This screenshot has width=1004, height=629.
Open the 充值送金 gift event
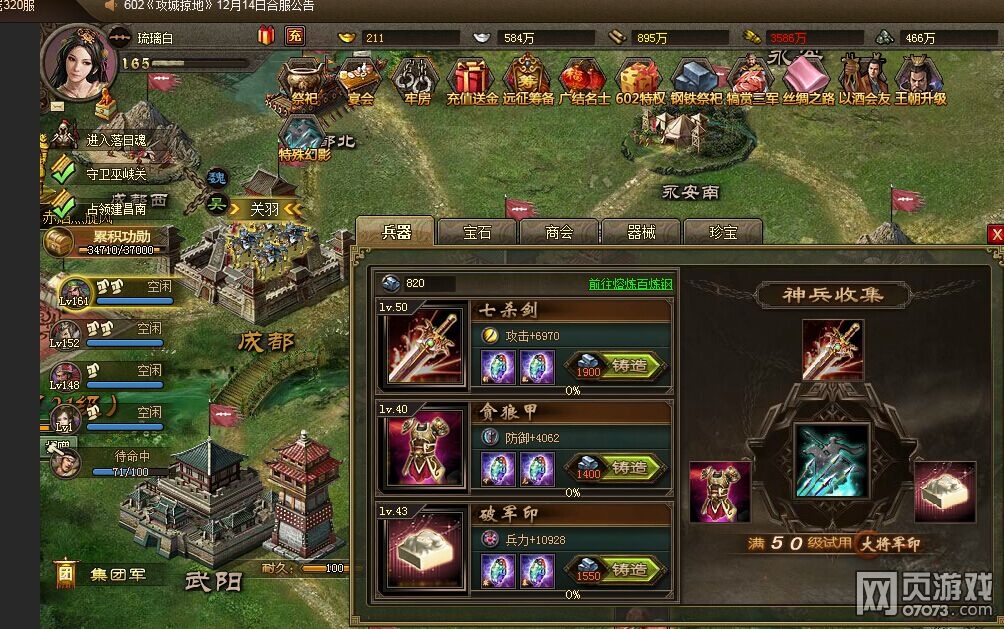pos(472,80)
